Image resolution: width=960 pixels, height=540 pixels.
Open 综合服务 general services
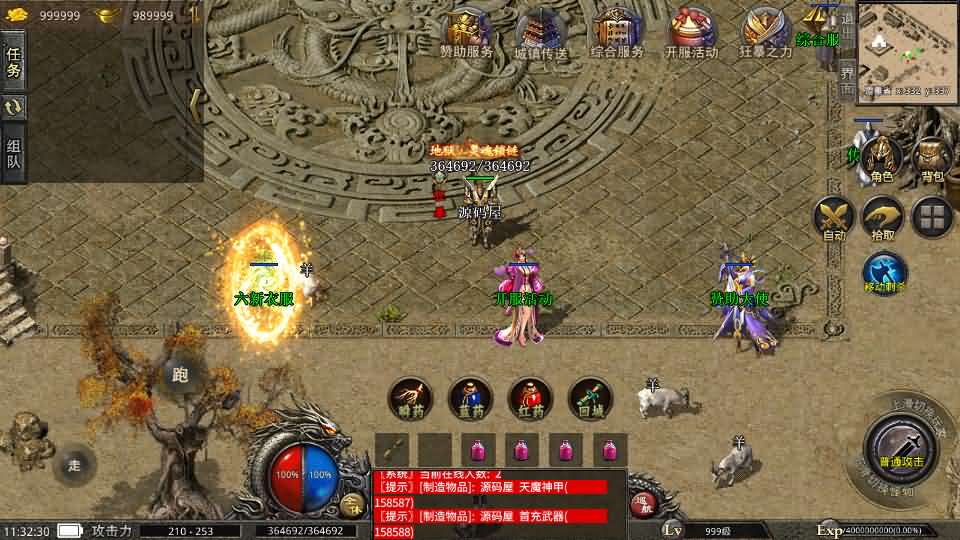tap(616, 32)
